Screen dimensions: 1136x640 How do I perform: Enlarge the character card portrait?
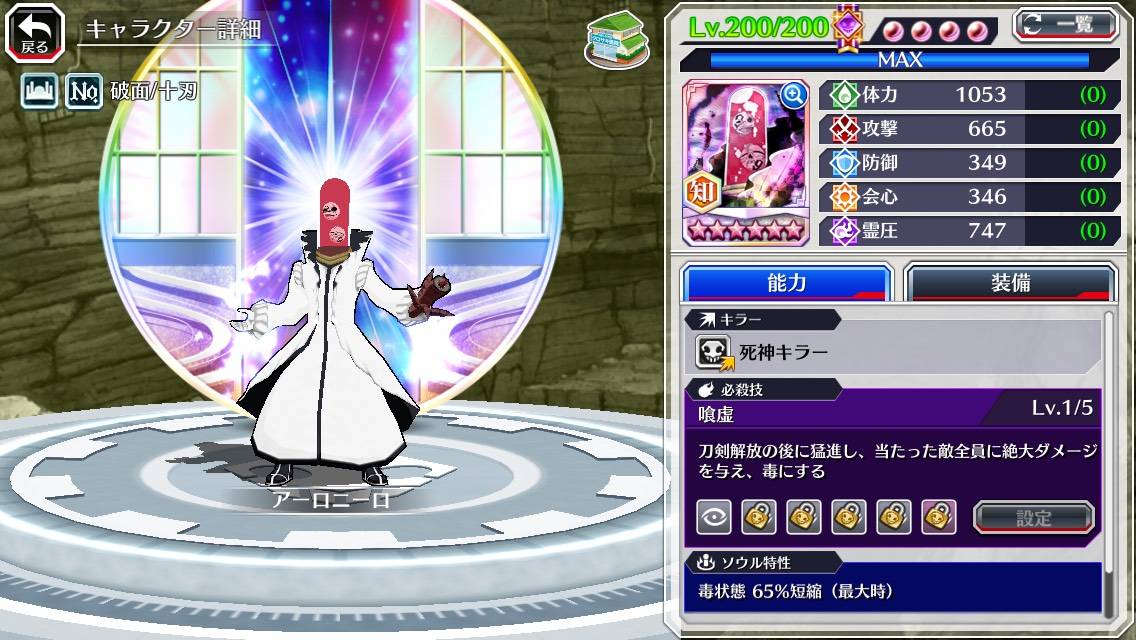tap(793, 95)
